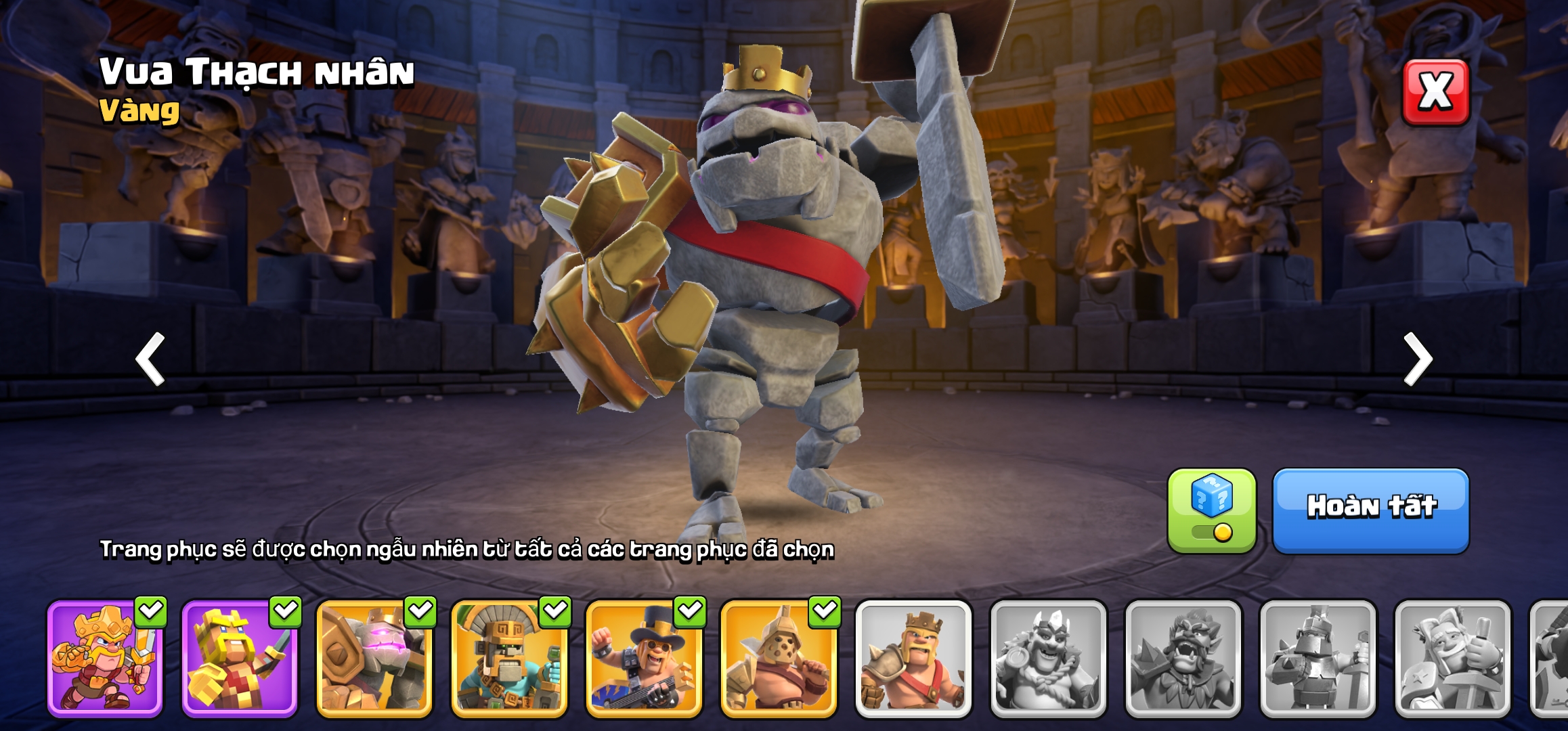This screenshot has width=1568, height=731.
Task: Show the next skin with right arrow
Action: click(x=1418, y=359)
